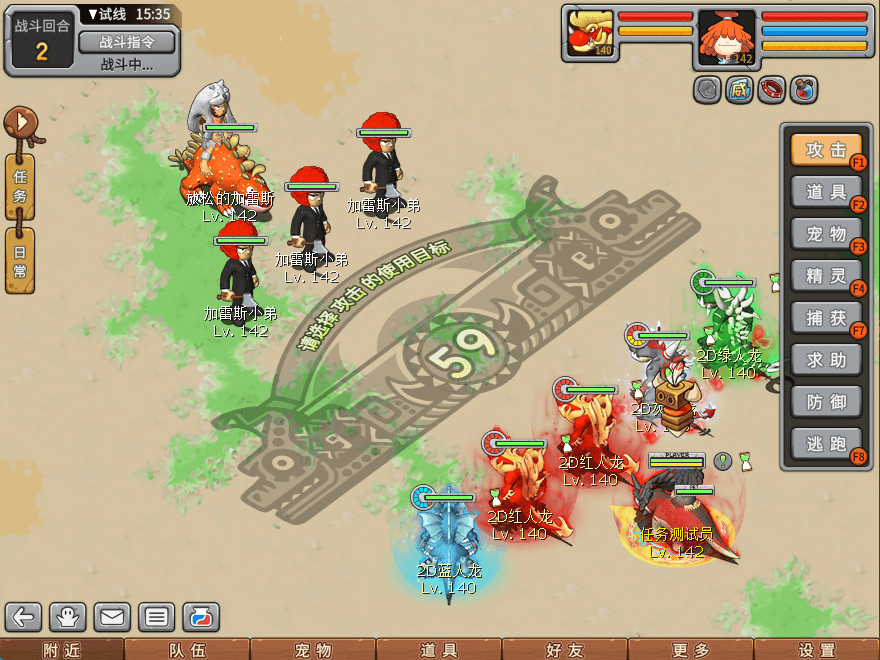
Task: Open the mail envelope icon
Action: [x=112, y=617]
